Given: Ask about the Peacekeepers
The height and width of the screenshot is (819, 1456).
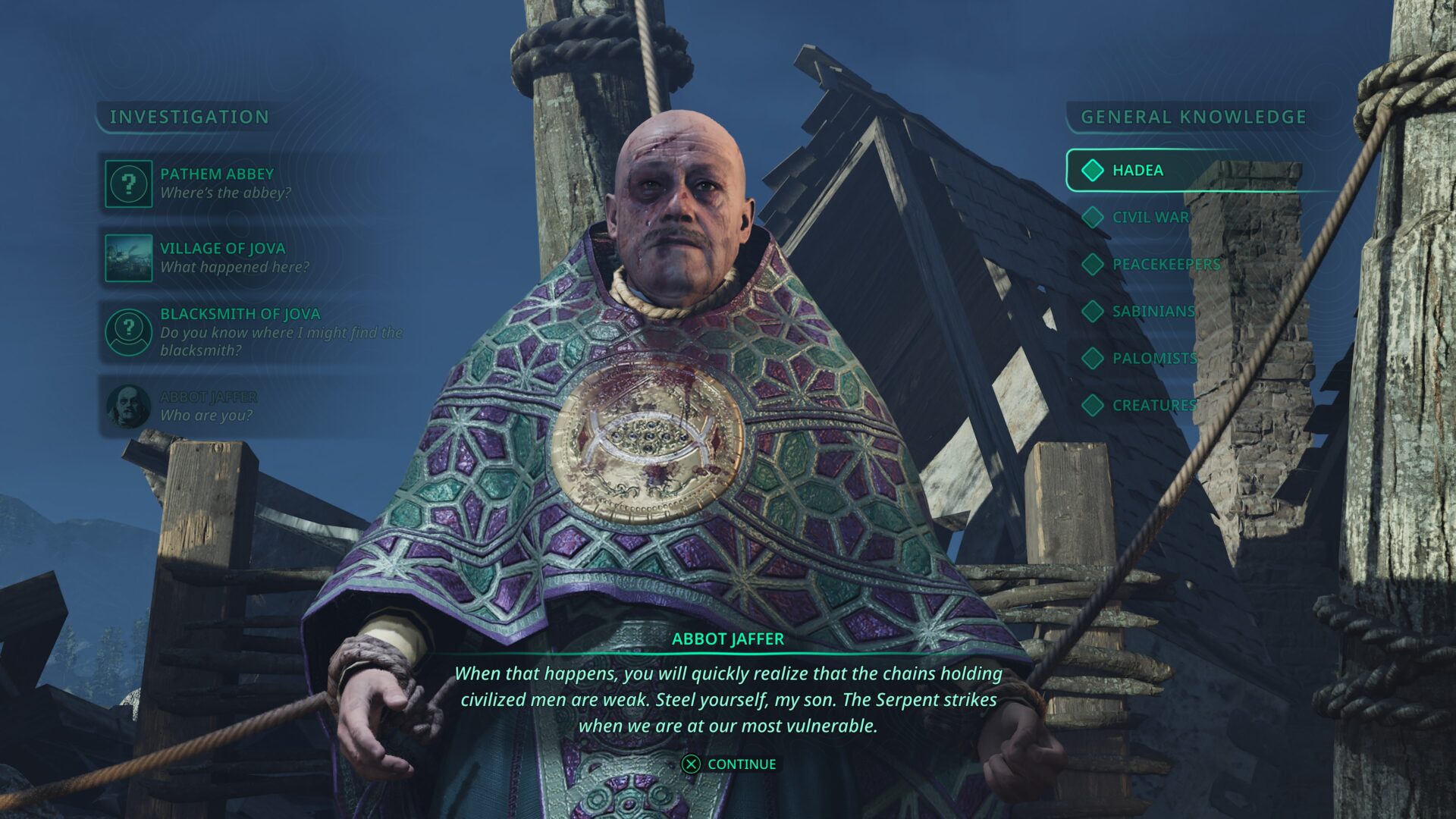Looking at the screenshot, I should pos(1166,265).
